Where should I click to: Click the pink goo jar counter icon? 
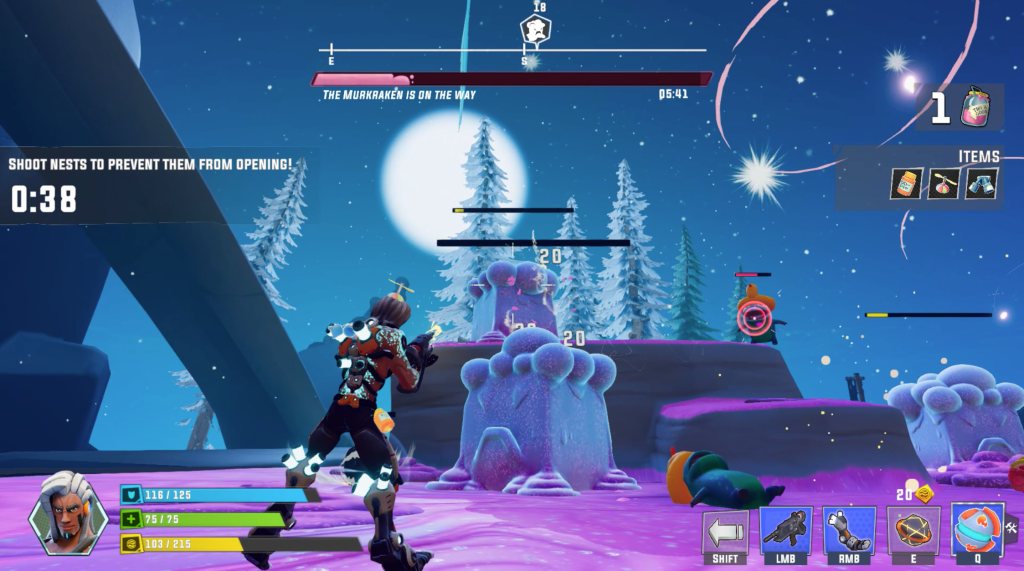coord(975,107)
